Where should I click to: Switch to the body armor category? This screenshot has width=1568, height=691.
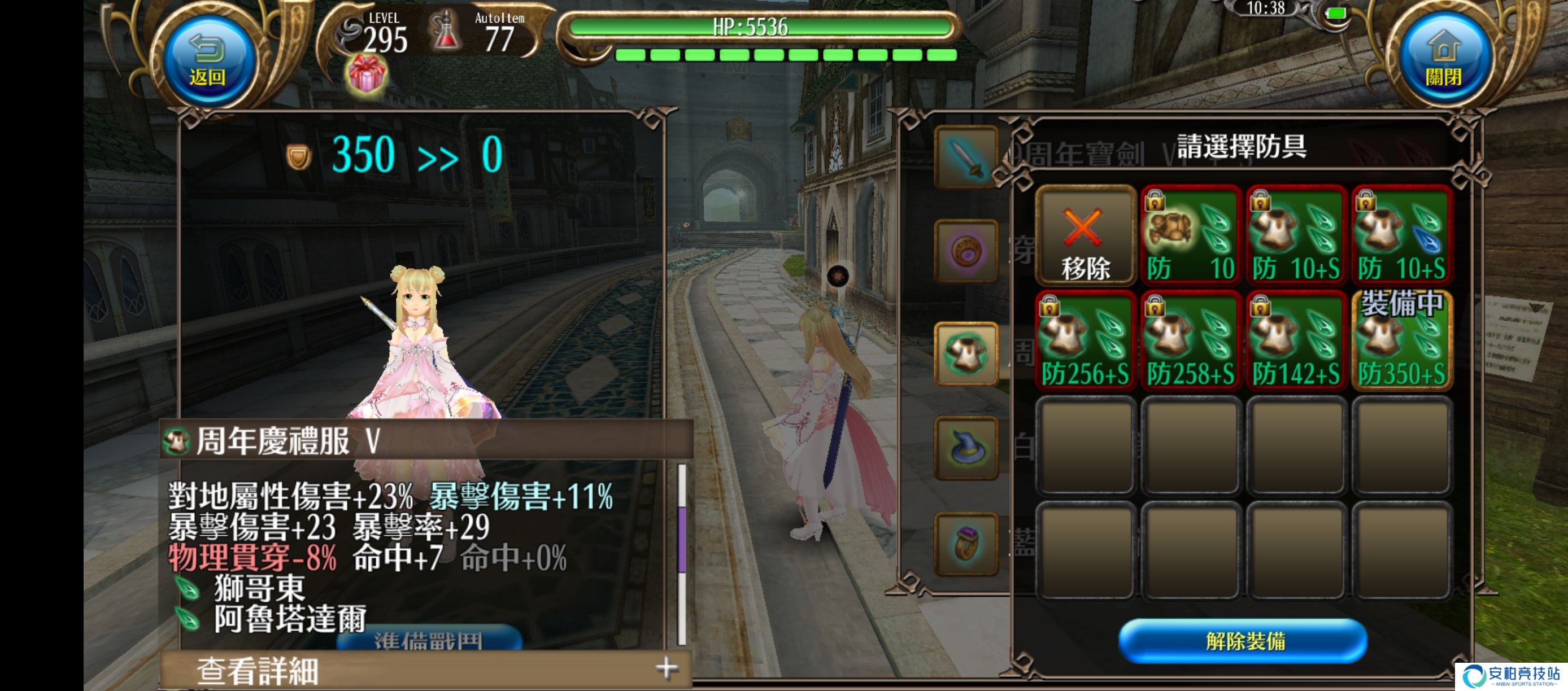click(x=966, y=353)
